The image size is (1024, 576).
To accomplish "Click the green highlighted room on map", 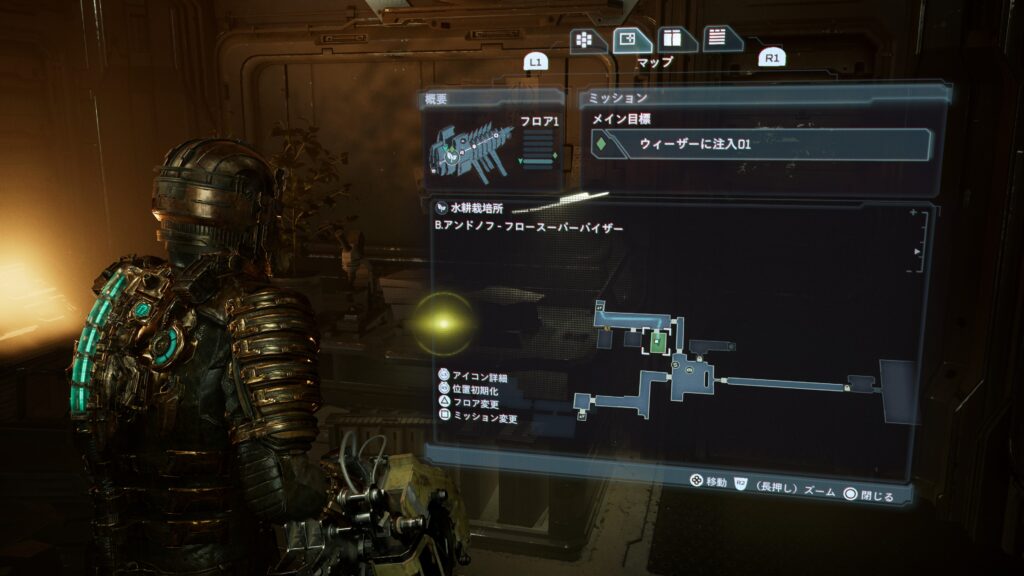I will coord(655,341).
